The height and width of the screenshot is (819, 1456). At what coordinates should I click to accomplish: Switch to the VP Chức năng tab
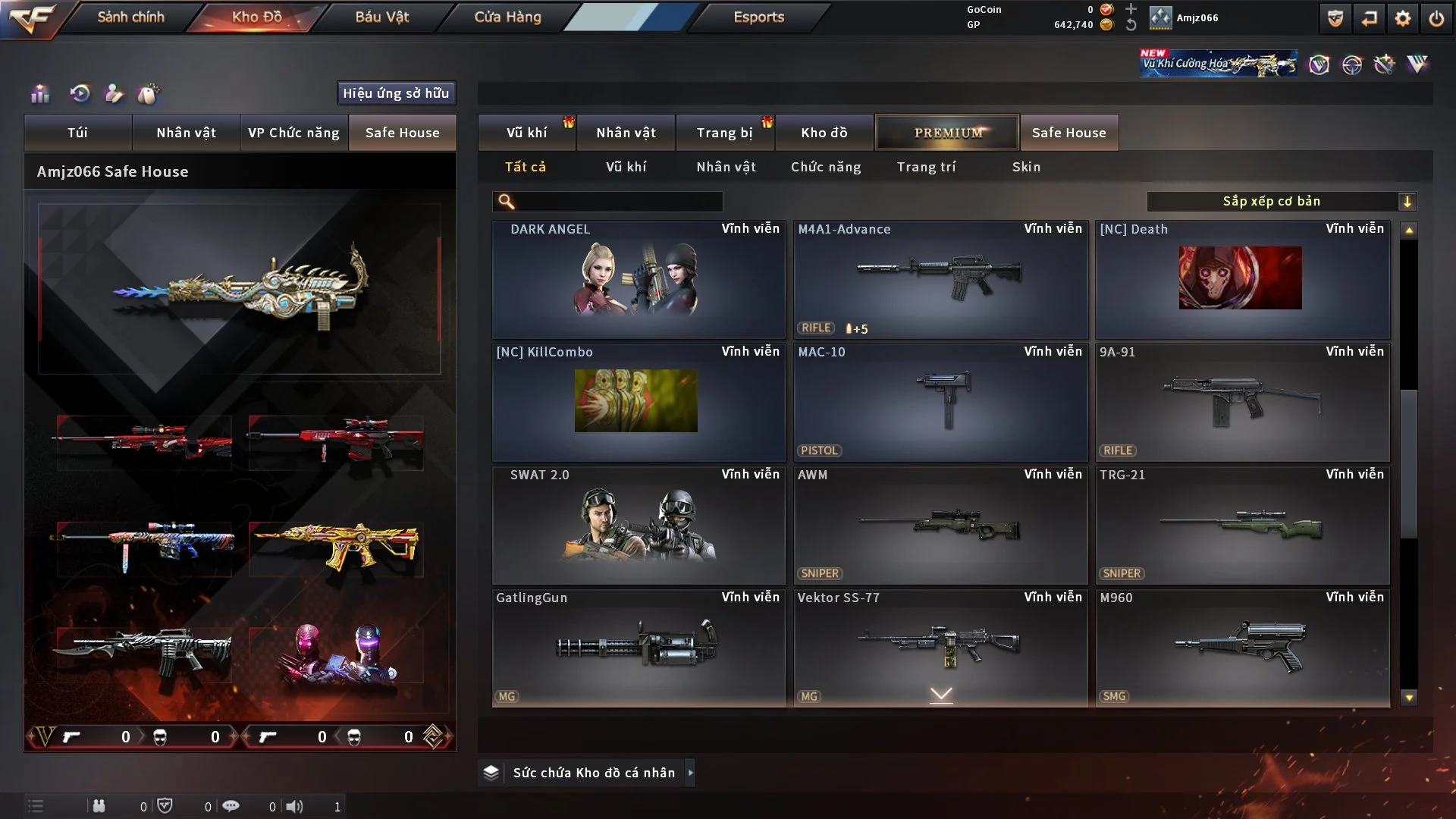pos(293,133)
